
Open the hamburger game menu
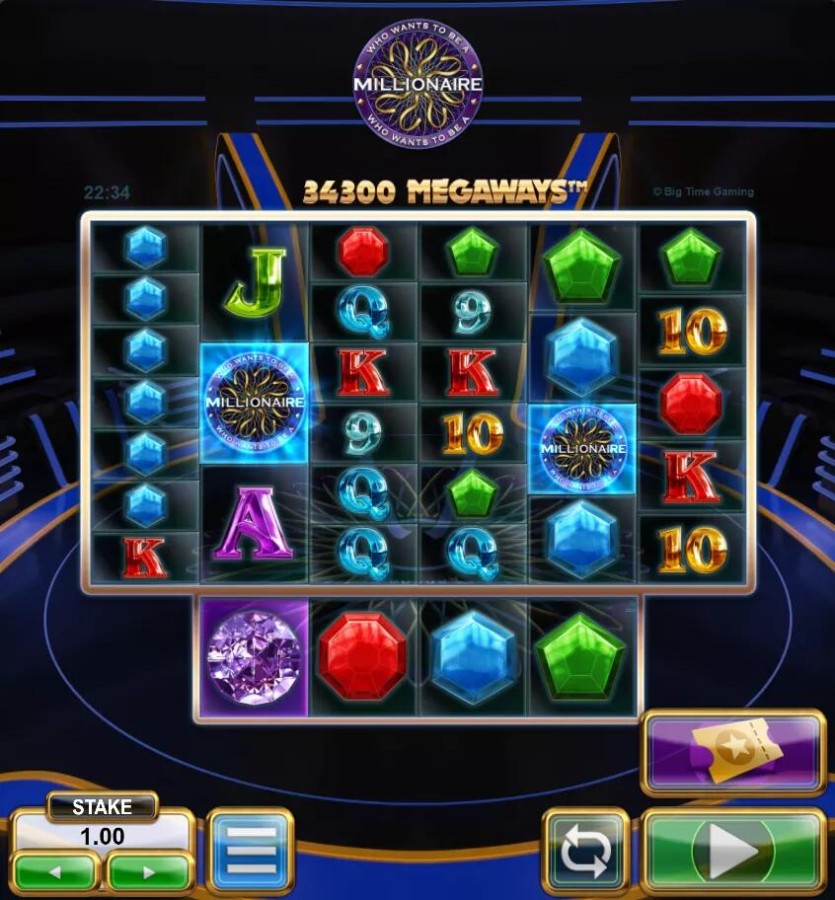coord(249,852)
